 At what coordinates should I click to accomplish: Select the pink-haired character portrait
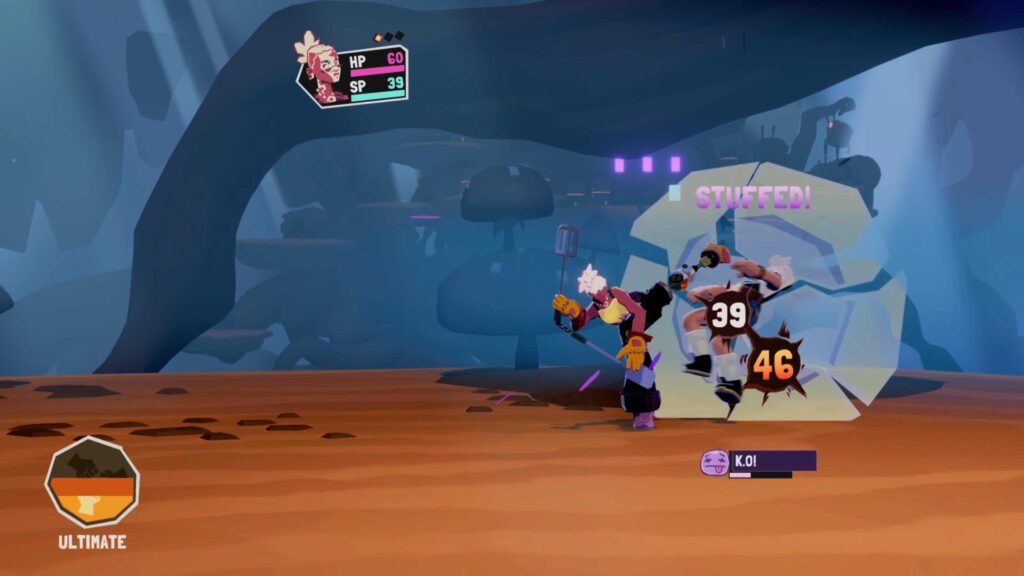(x=322, y=68)
